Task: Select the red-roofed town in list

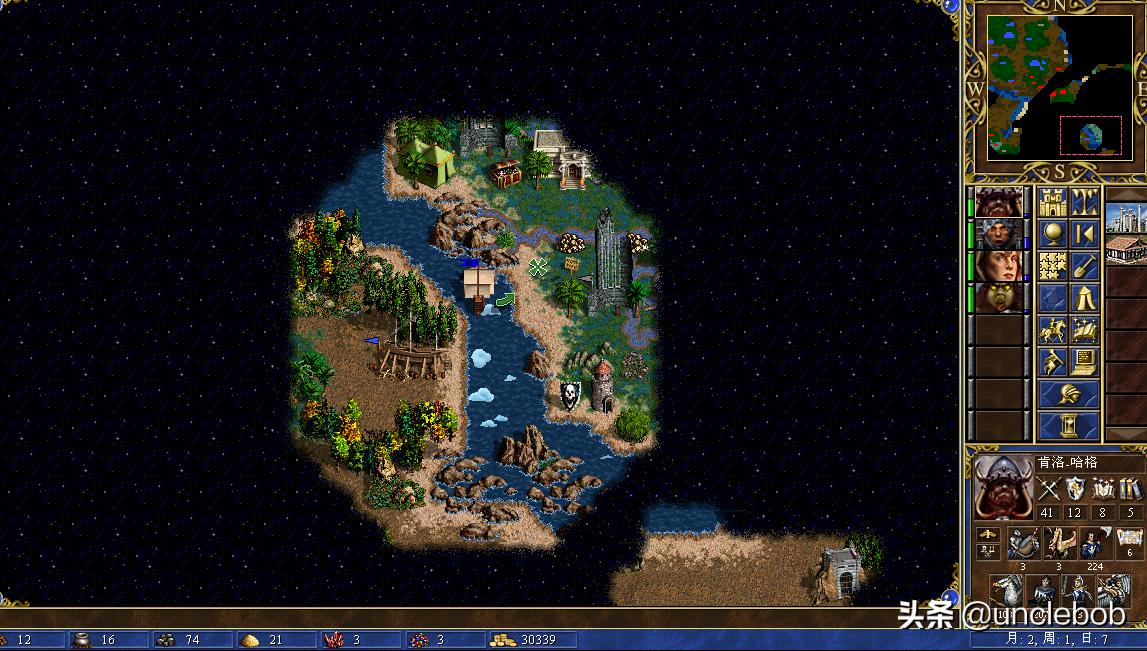Action: pos(1127,250)
